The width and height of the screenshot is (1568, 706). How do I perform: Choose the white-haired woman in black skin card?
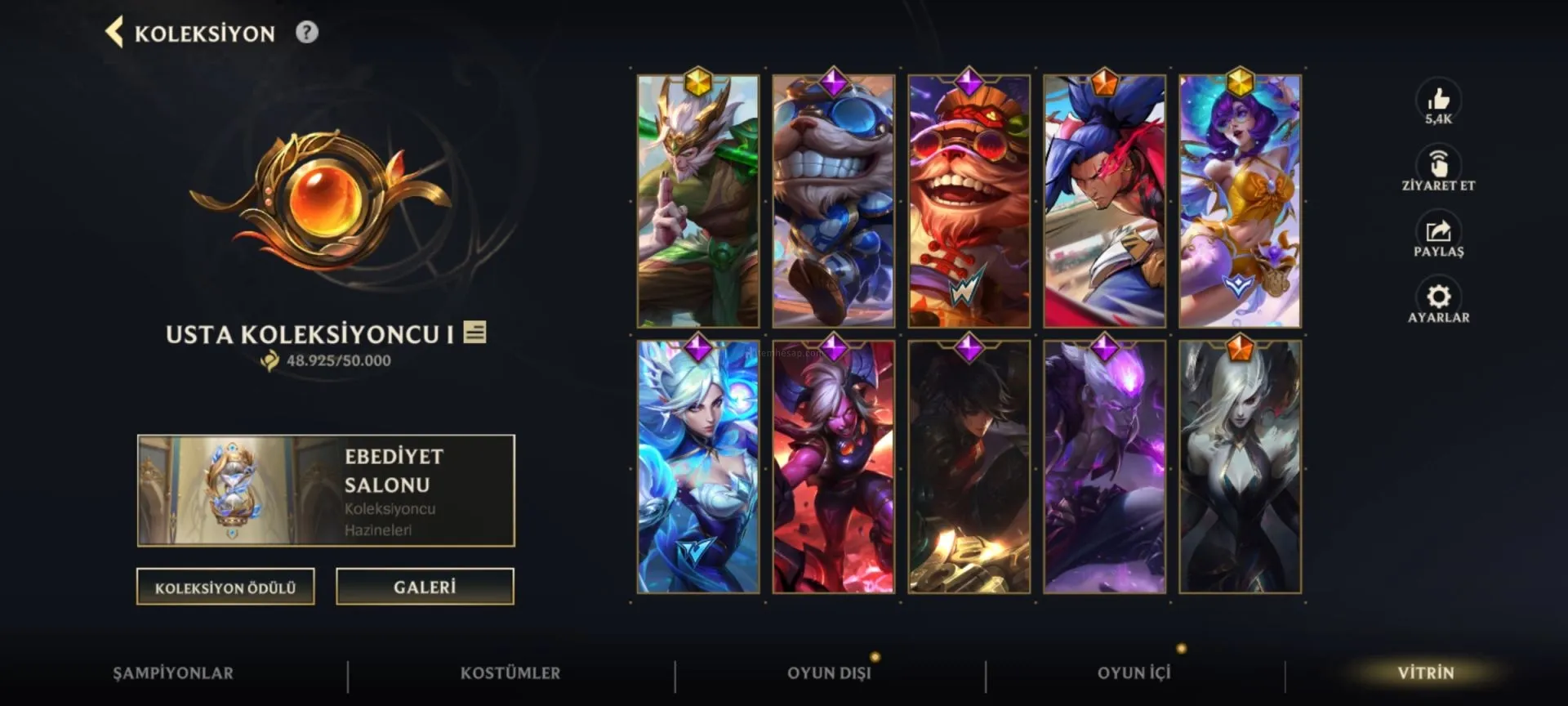tap(1240, 467)
